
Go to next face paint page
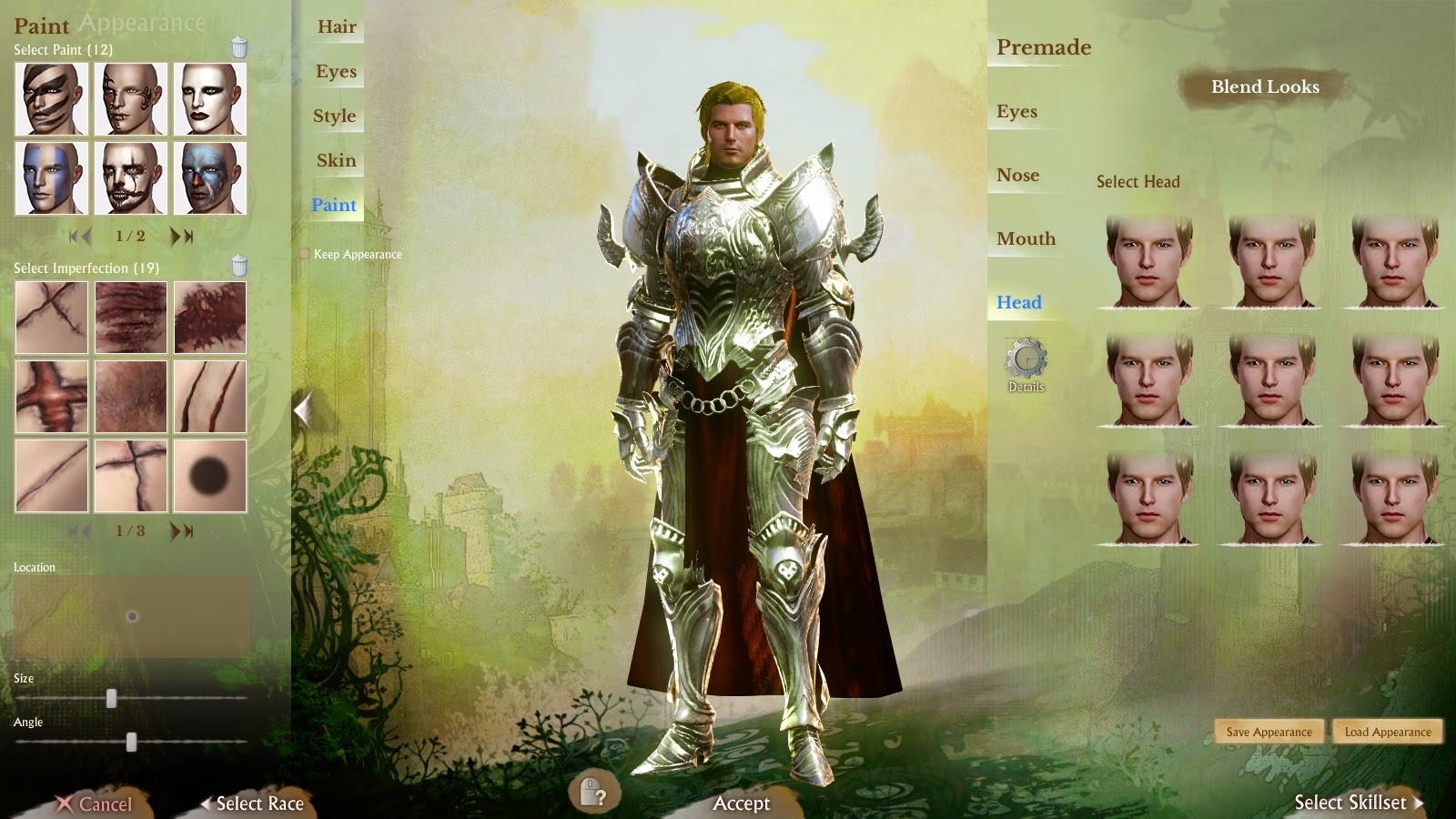(x=182, y=237)
